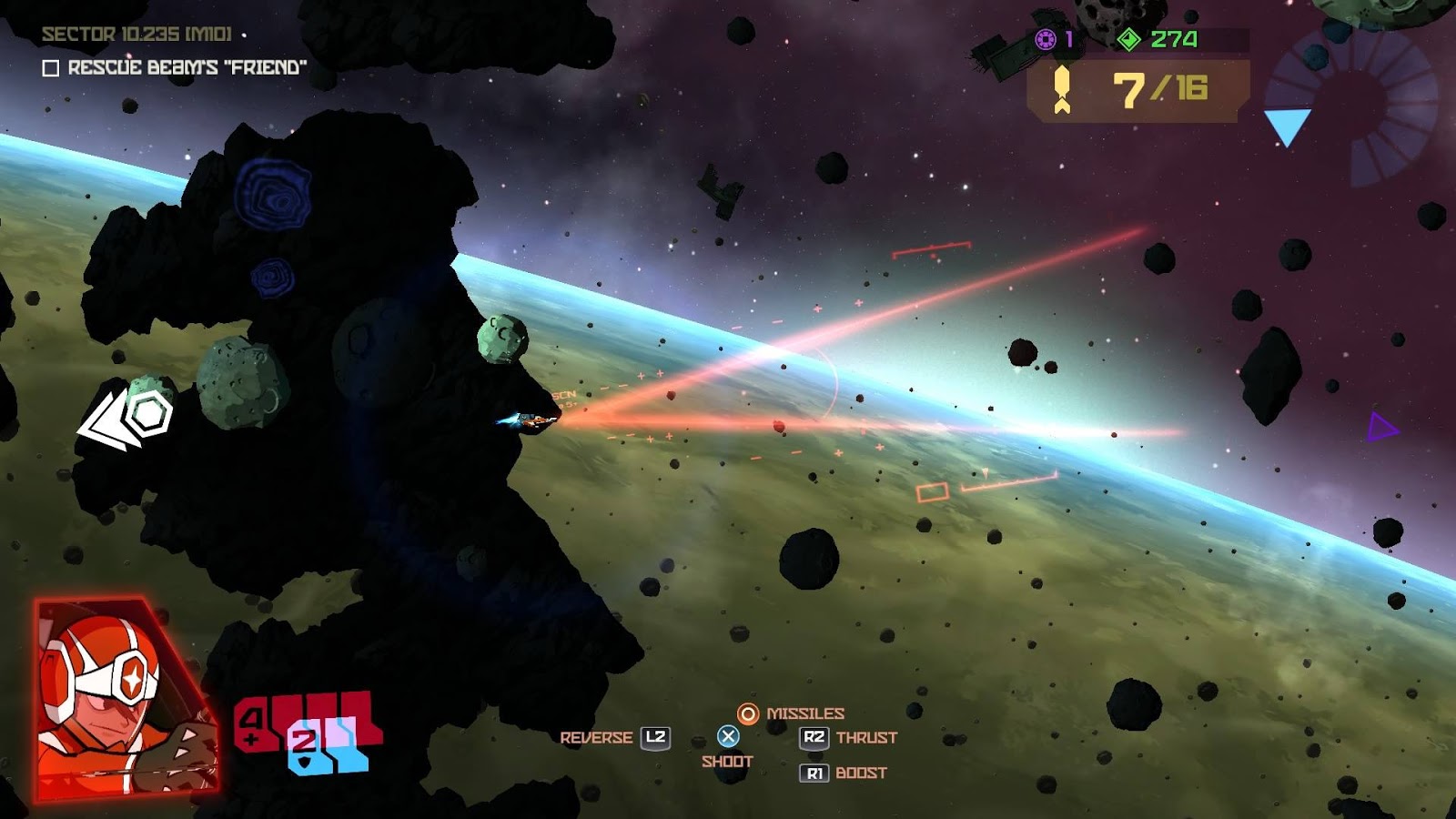Select the yellow missile weapon icon
Image resolution: width=1456 pixels, height=819 pixels.
1061,90
